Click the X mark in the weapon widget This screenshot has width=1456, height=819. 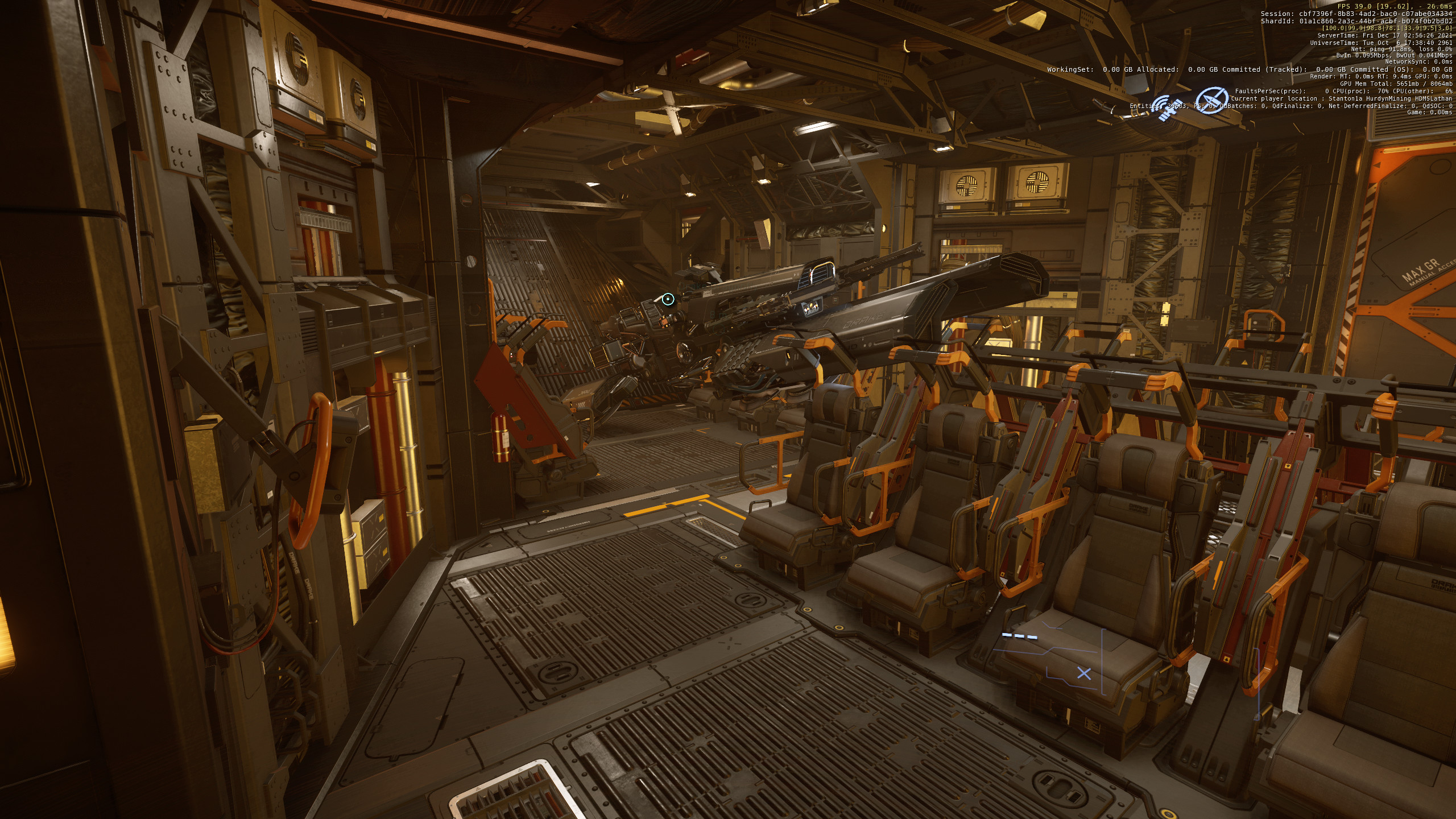pos(1084,673)
